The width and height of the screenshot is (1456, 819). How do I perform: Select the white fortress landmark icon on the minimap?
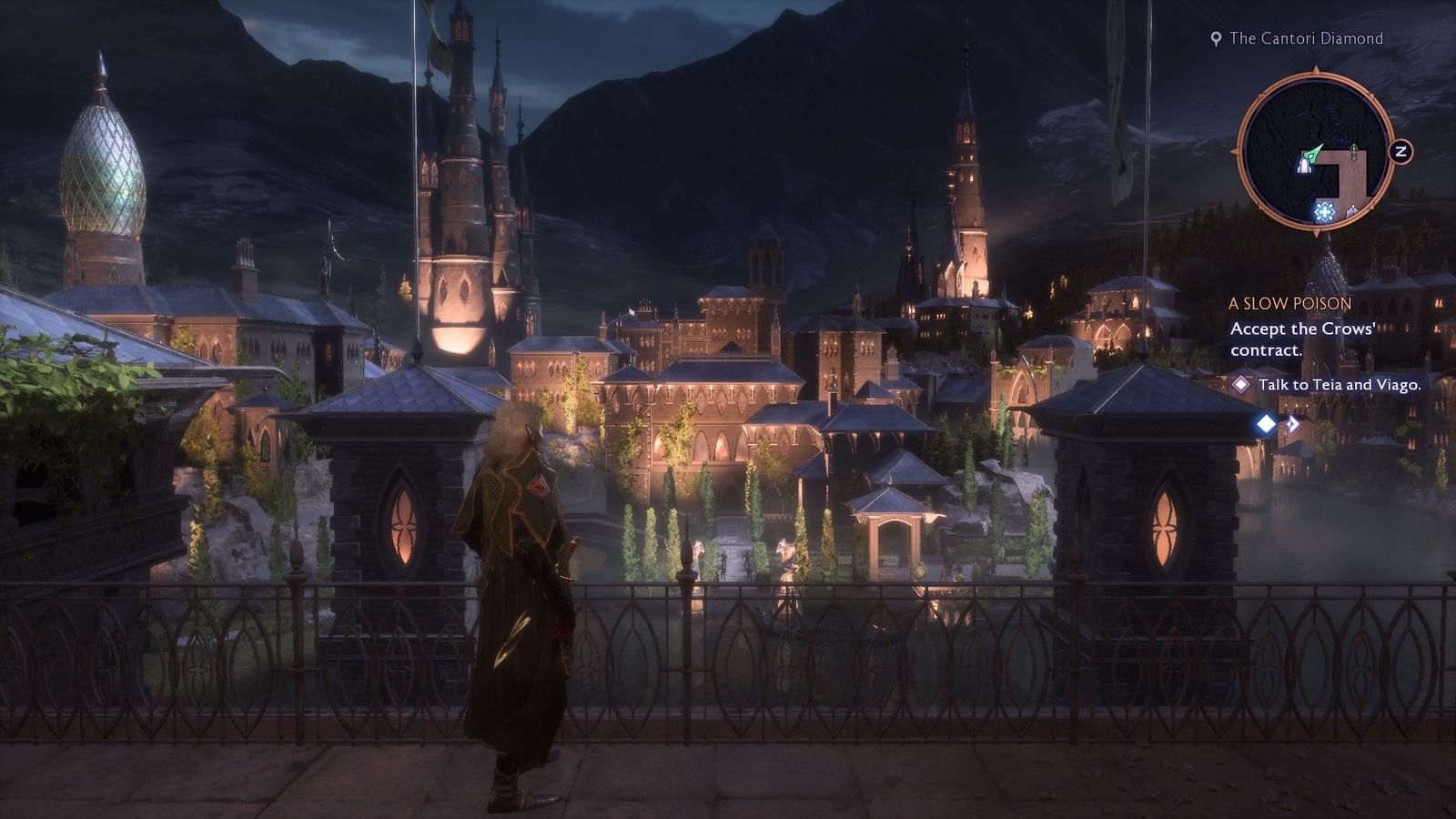click(x=1305, y=167)
